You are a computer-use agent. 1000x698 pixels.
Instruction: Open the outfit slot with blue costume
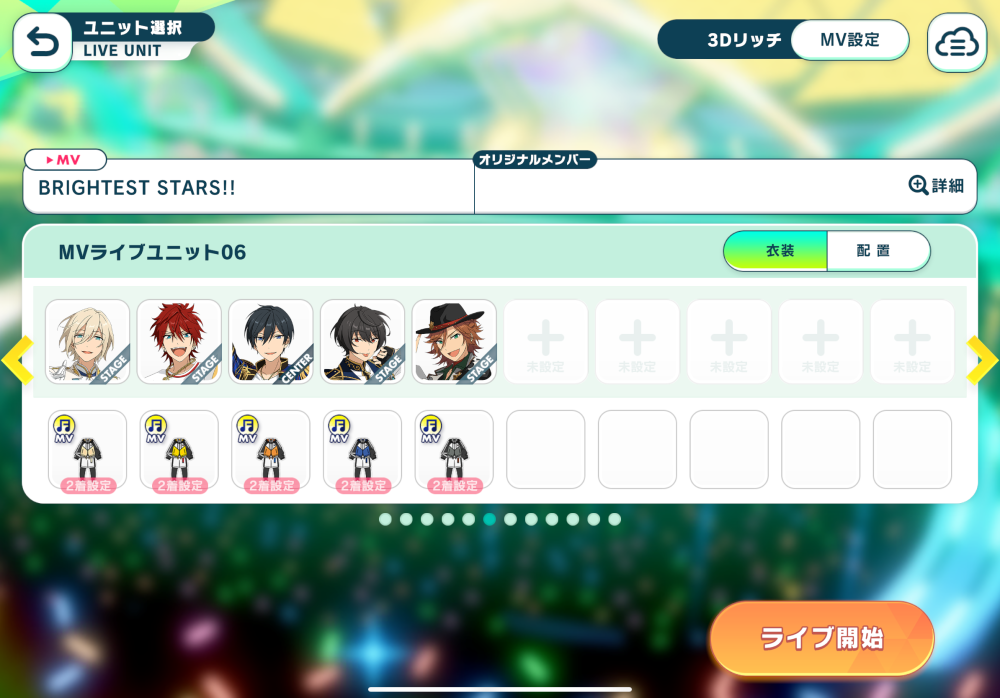coord(363,450)
